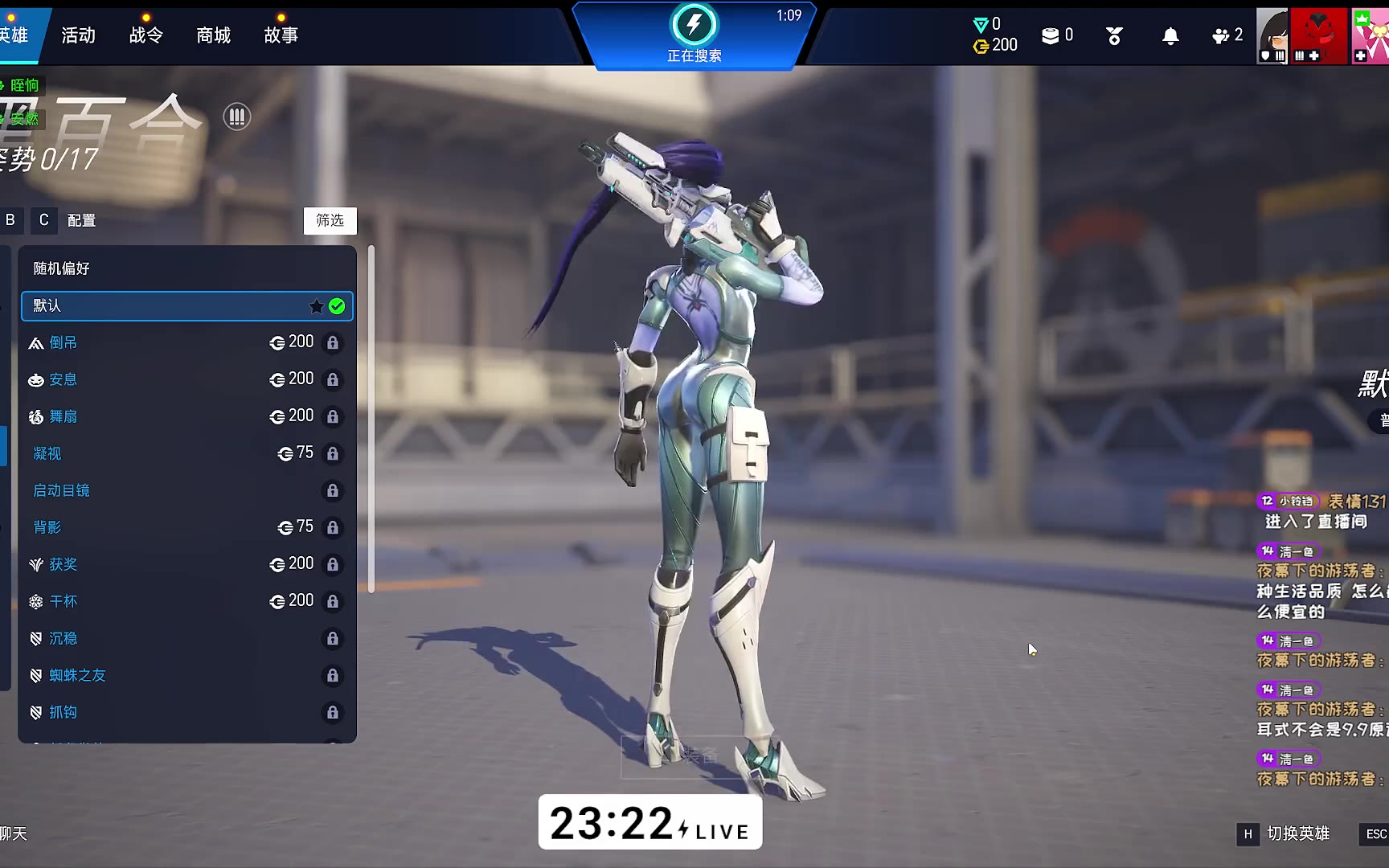Open the 商城 shop tab
This screenshot has width=1389, height=868.
pos(213,35)
